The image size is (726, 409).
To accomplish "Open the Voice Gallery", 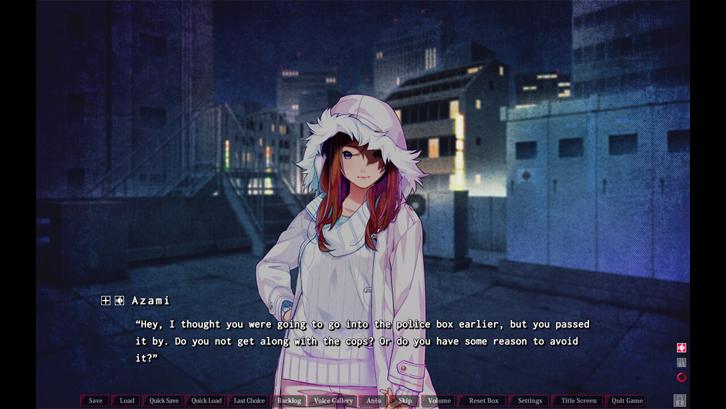I will point(333,401).
